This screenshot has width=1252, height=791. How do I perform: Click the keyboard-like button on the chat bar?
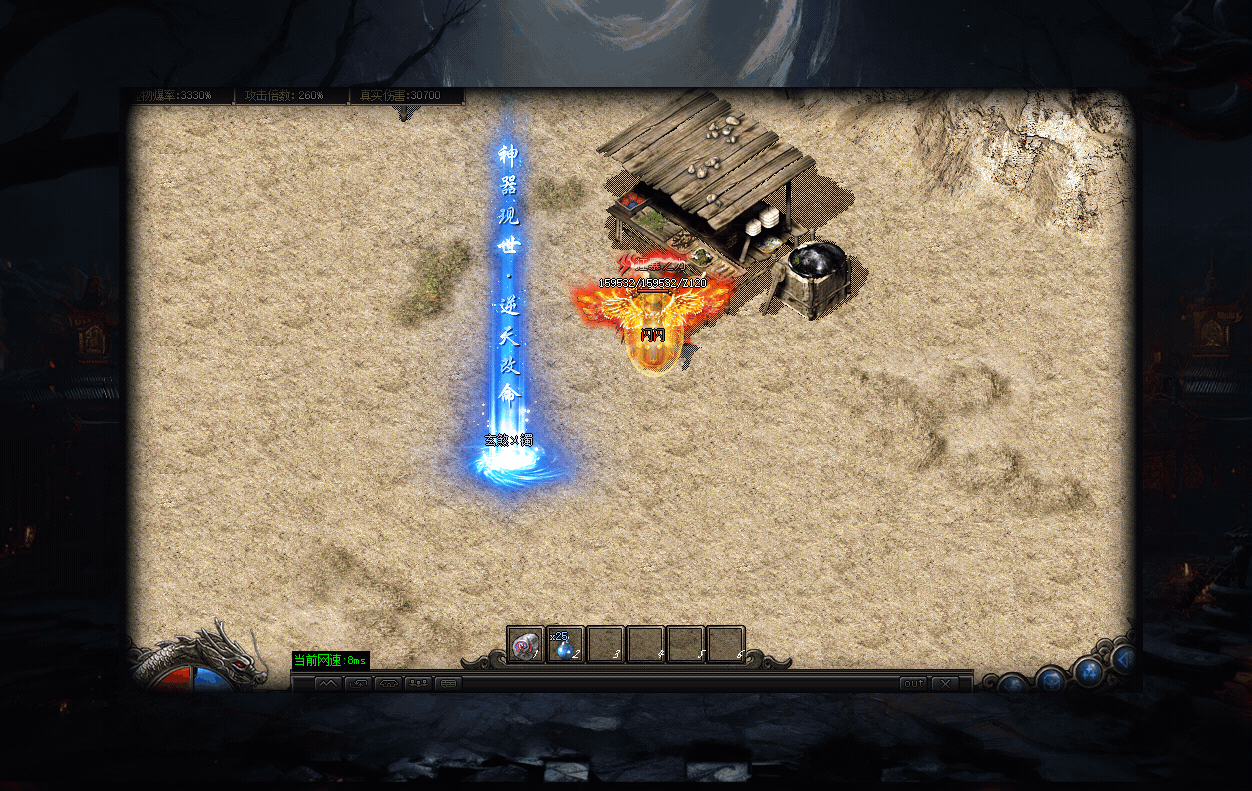coord(448,684)
